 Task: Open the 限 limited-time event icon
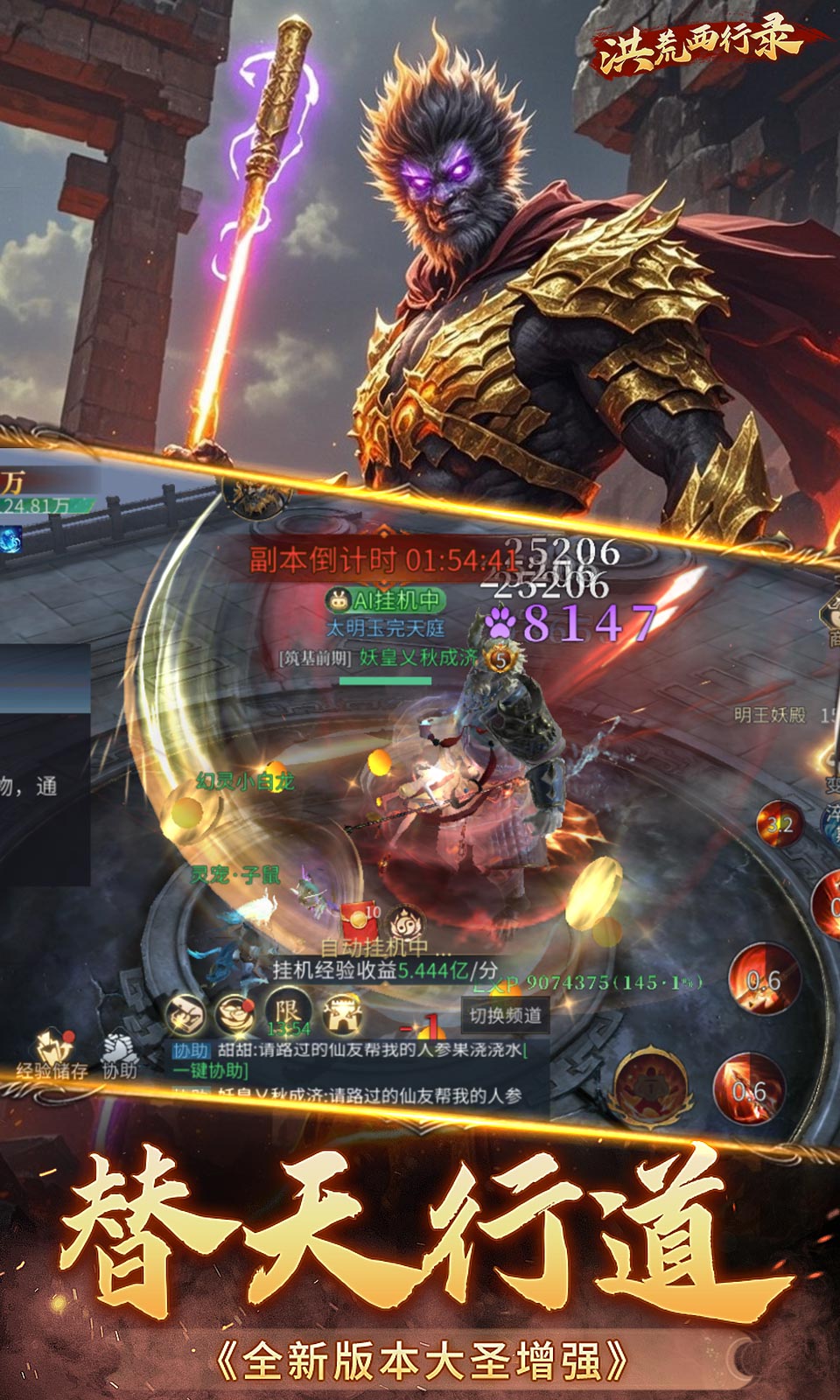pyautogui.click(x=288, y=1013)
